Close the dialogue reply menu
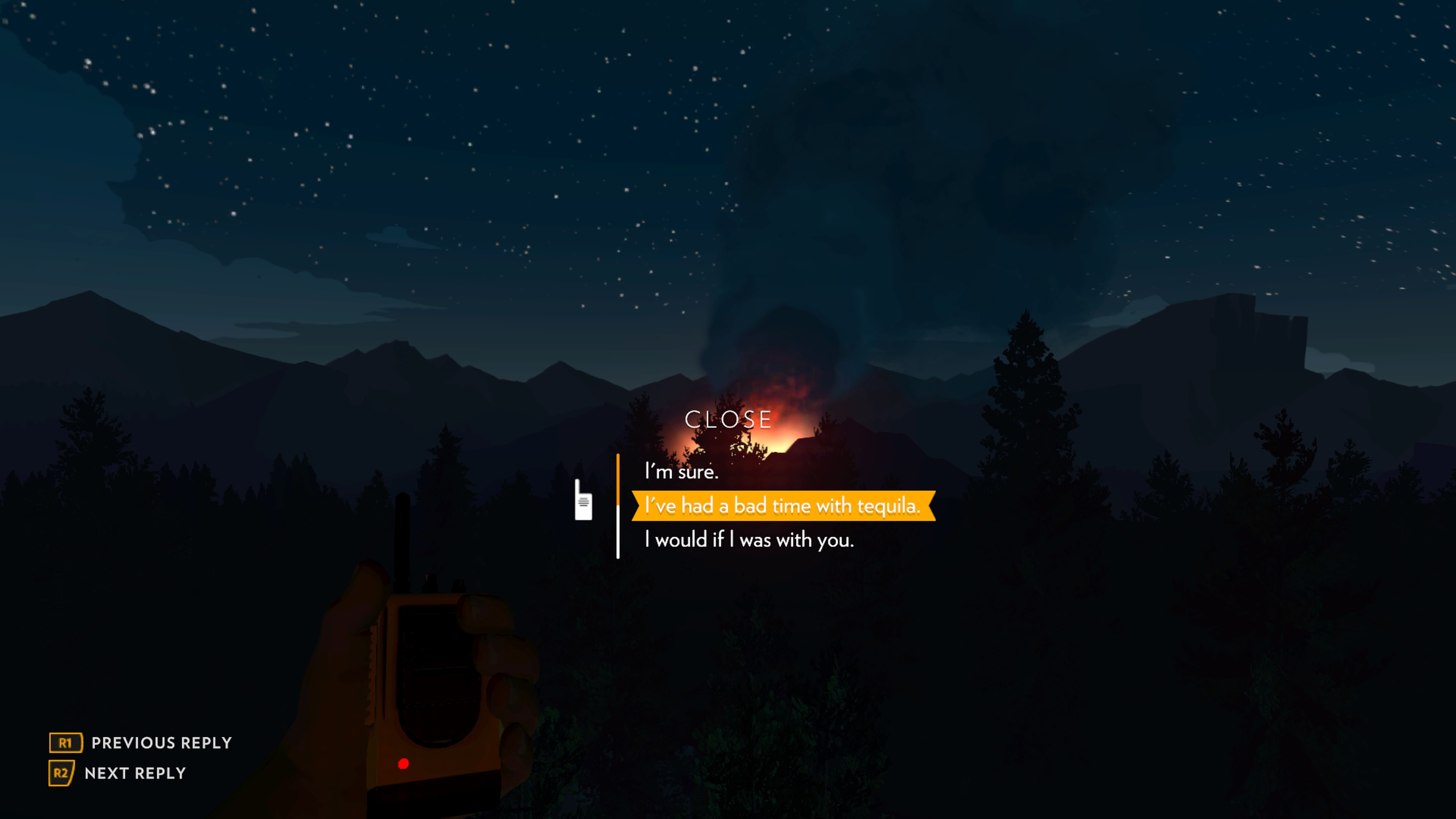 728,419
